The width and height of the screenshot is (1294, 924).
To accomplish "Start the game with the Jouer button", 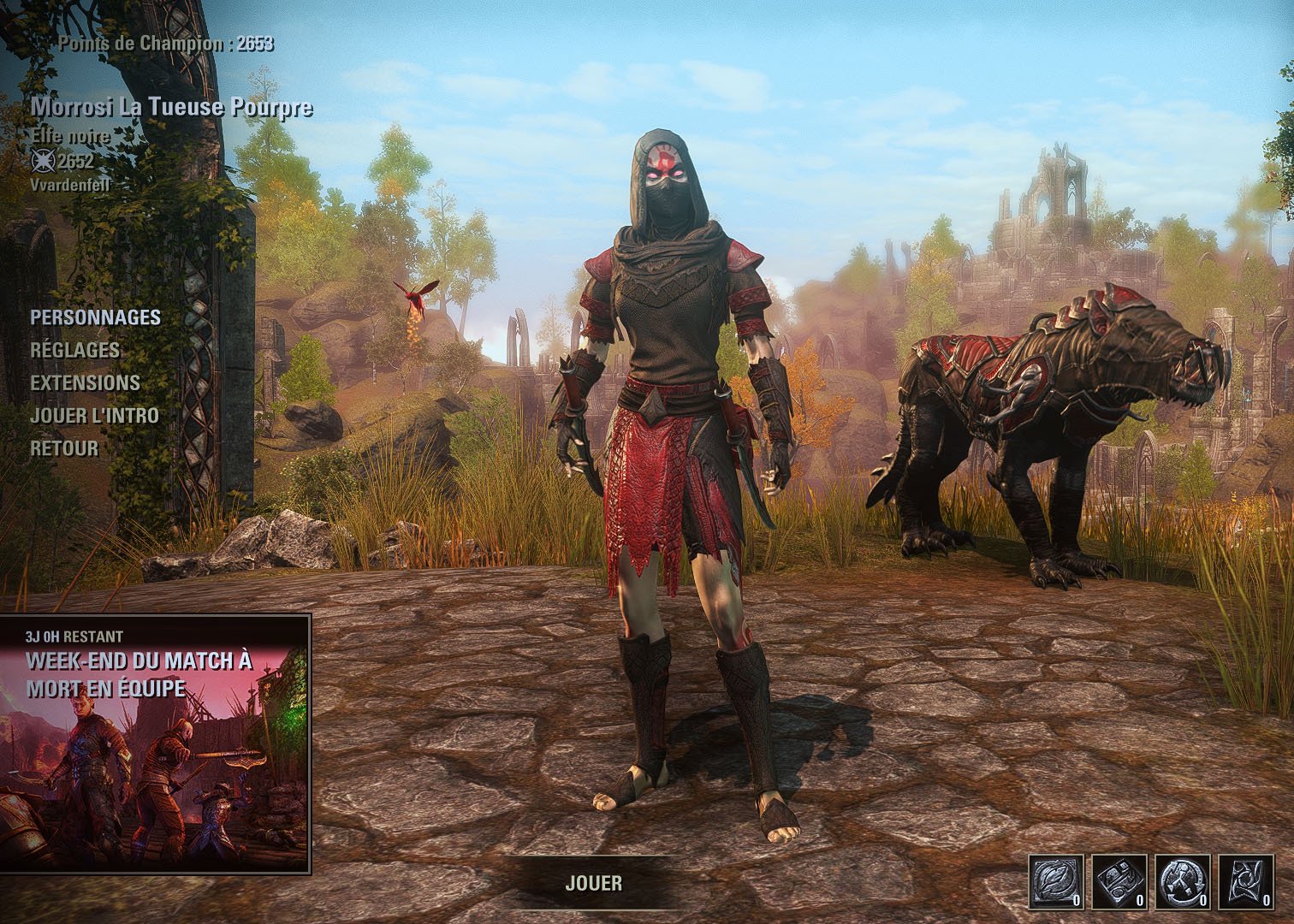I will (x=593, y=883).
